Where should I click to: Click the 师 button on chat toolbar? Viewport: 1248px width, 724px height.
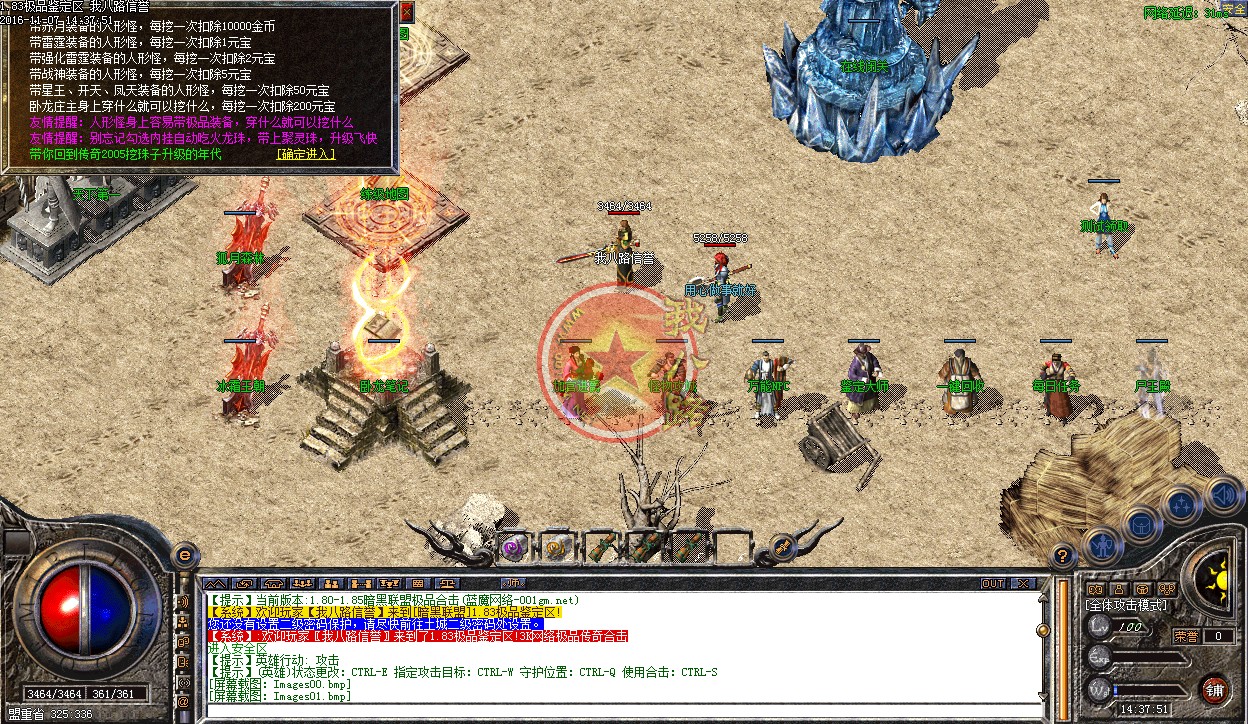(513, 583)
